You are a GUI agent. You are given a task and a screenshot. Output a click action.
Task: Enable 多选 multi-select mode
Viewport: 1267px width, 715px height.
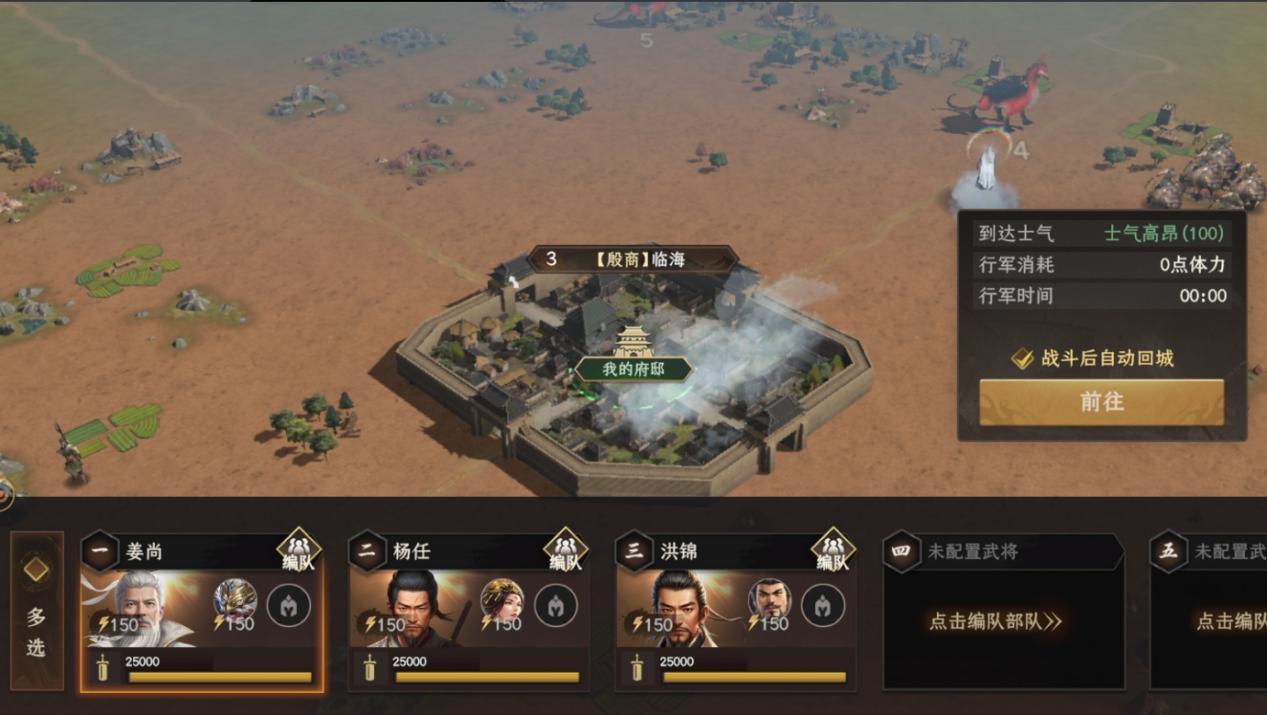[36, 610]
